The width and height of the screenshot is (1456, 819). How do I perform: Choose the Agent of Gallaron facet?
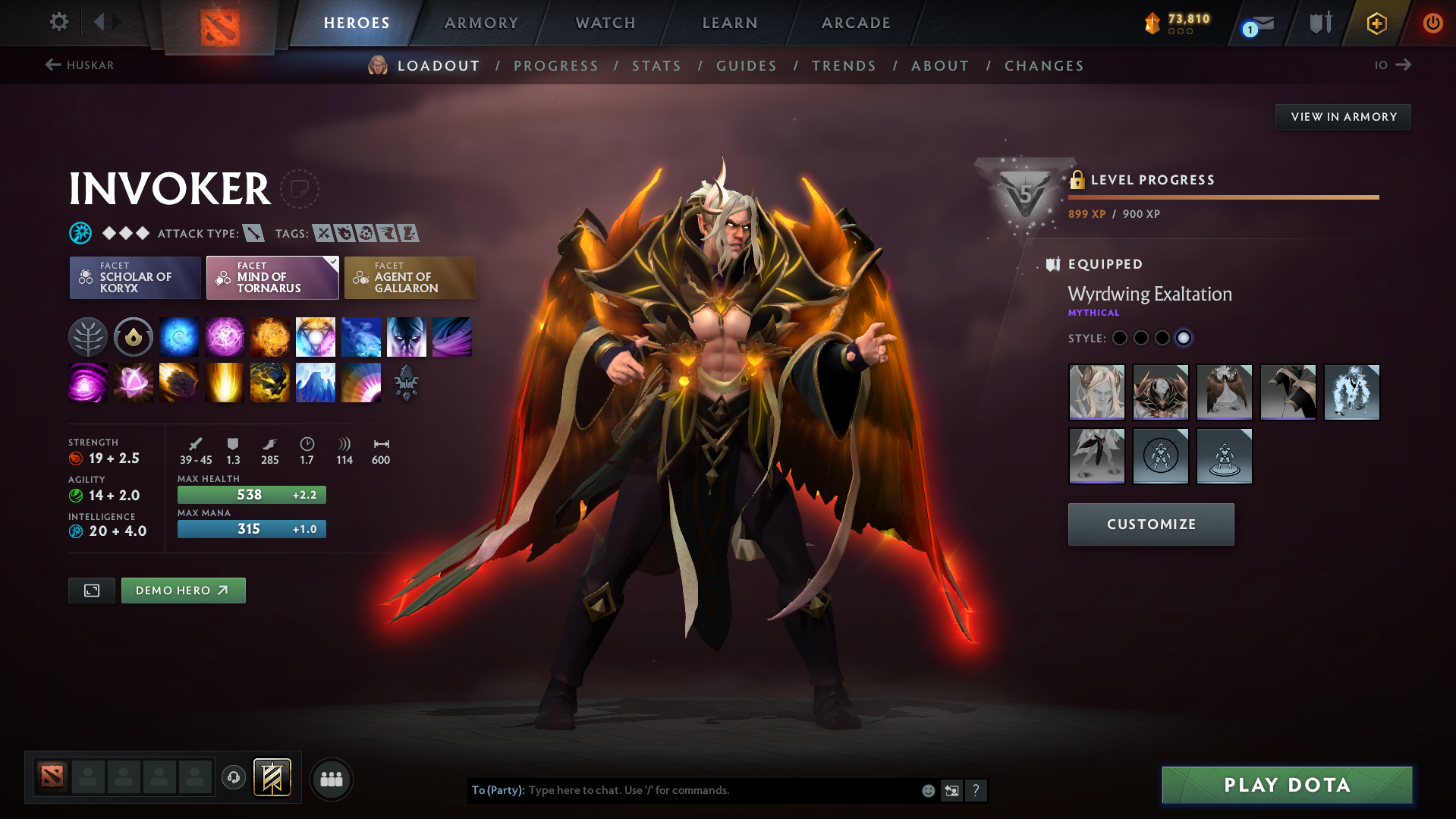[410, 278]
